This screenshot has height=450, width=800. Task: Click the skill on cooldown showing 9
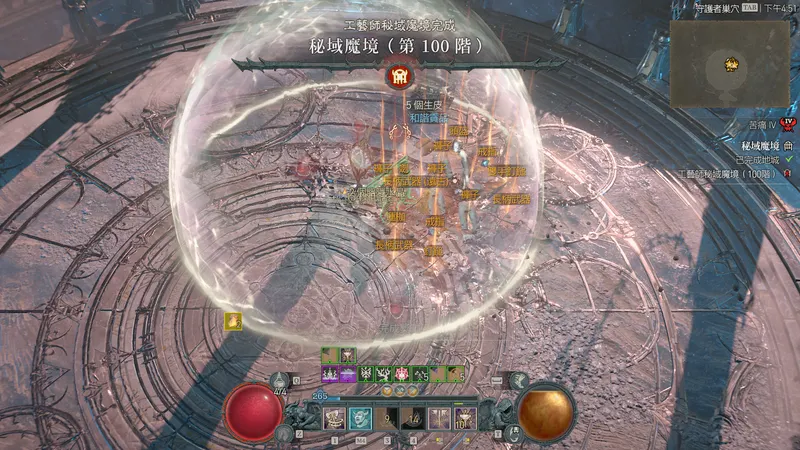pyautogui.click(x=387, y=418)
